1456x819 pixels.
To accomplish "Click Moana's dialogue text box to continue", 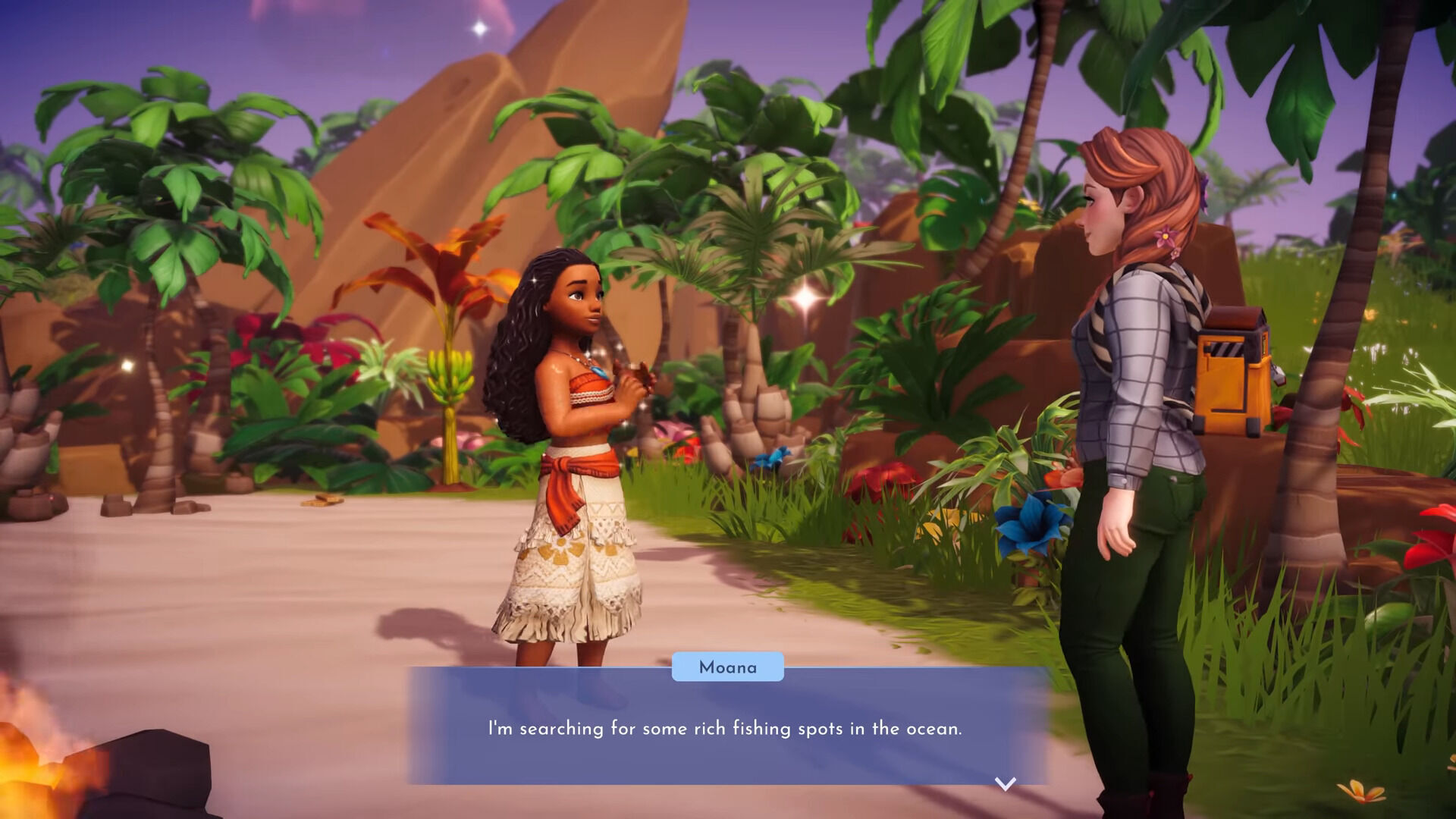I will point(726,726).
